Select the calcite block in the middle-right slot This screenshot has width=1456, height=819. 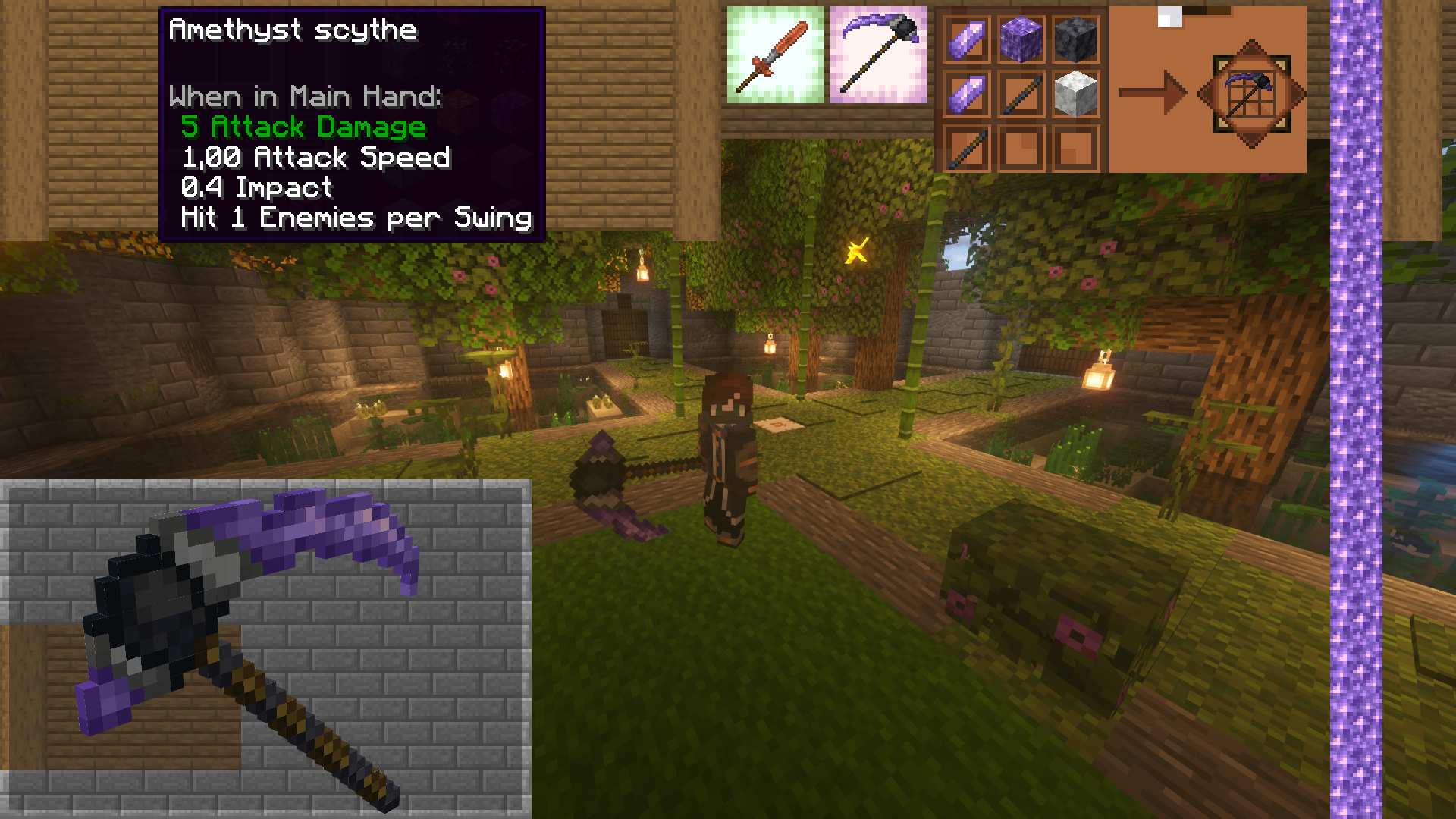(1076, 91)
